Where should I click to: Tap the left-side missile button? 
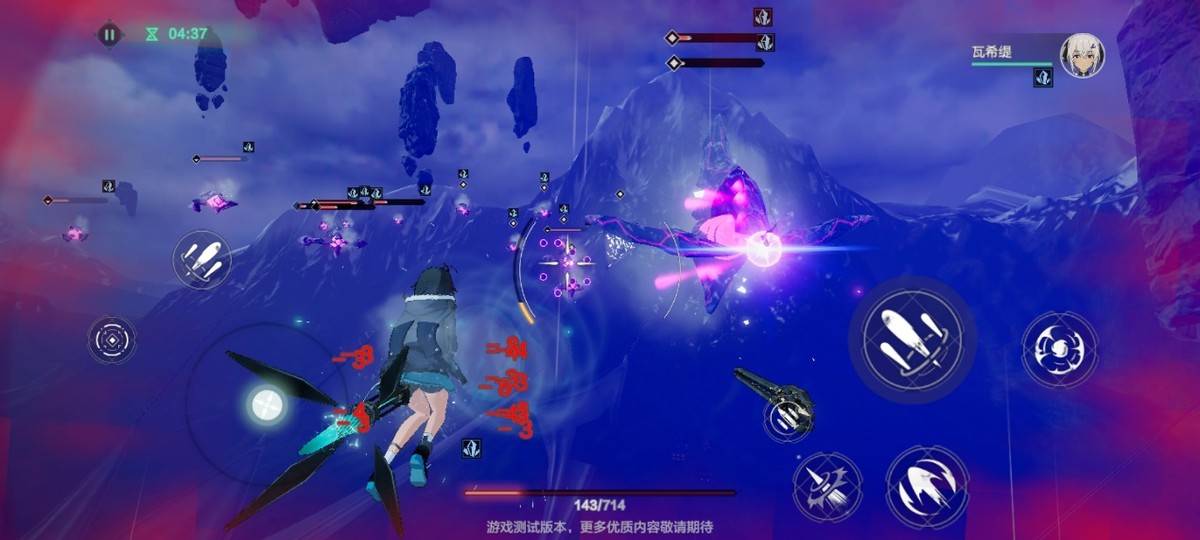[x=201, y=260]
